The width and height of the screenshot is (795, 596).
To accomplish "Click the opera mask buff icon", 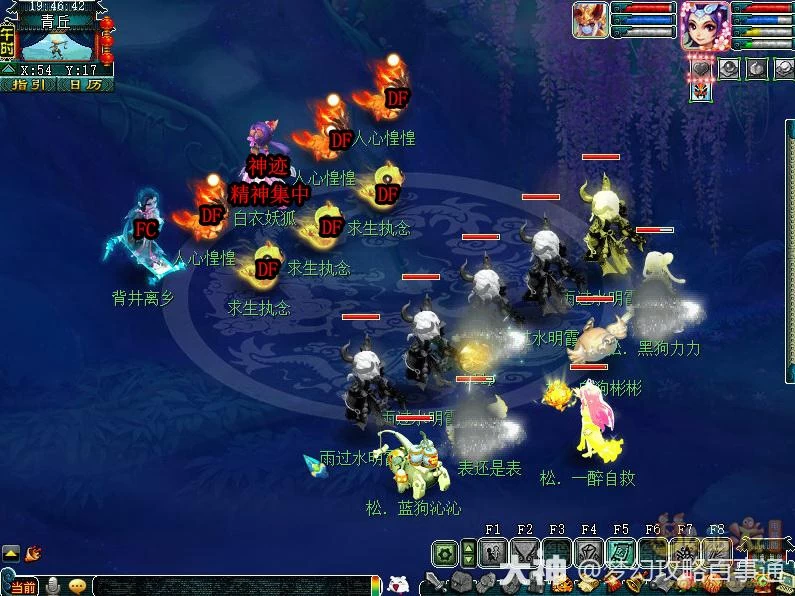I will click(x=704, y=90).
